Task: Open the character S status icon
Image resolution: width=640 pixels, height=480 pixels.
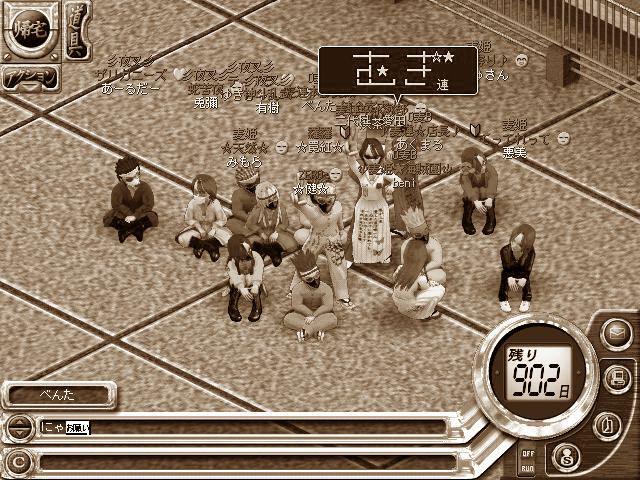Action: pos(565,458)
